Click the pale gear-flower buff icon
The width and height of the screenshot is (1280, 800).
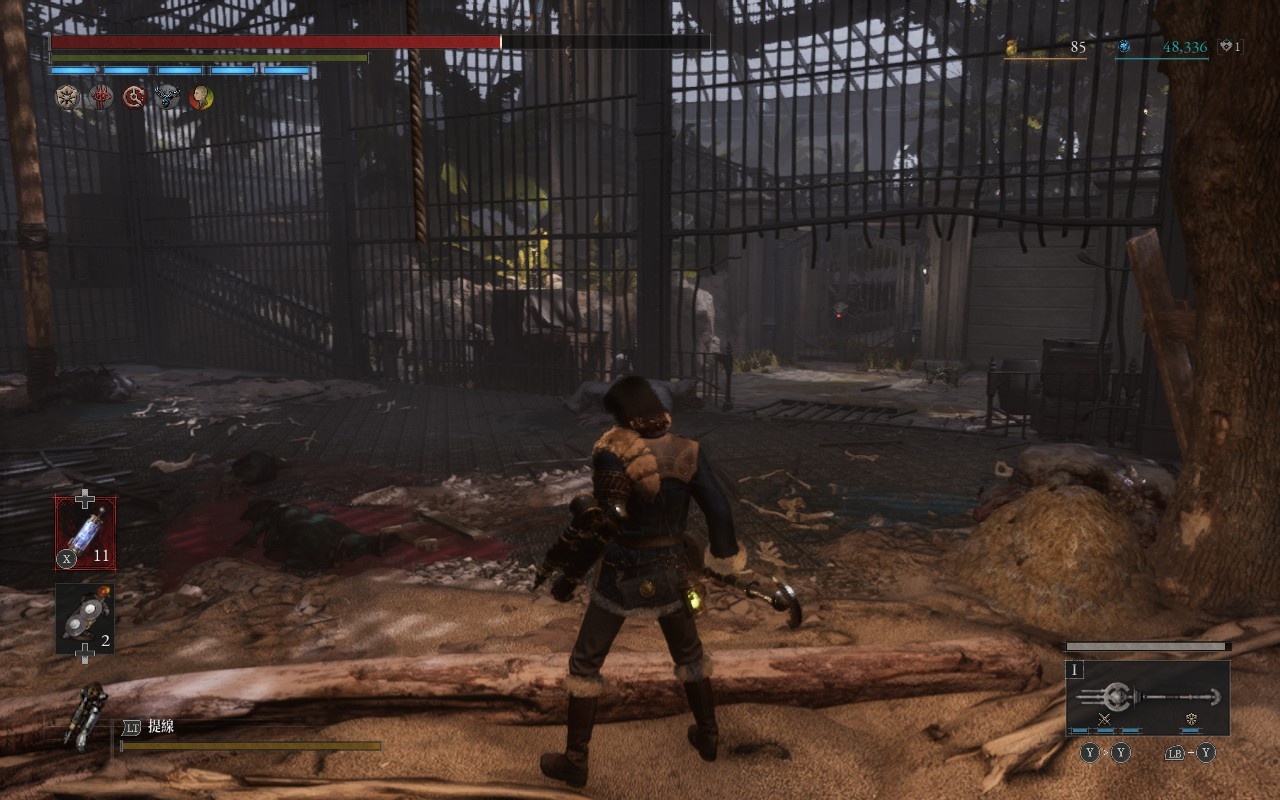tap(66, 97)
